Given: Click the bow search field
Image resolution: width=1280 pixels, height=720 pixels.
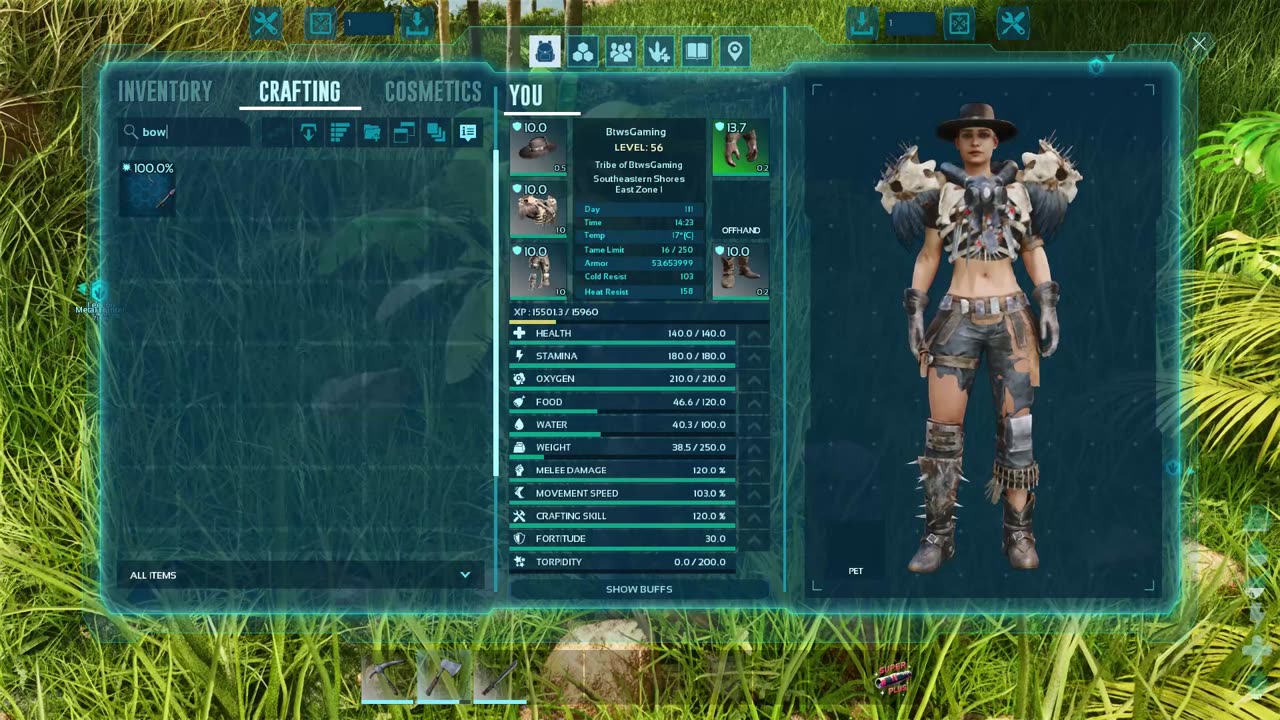Looking at the screenshot, I should [190, 132].
